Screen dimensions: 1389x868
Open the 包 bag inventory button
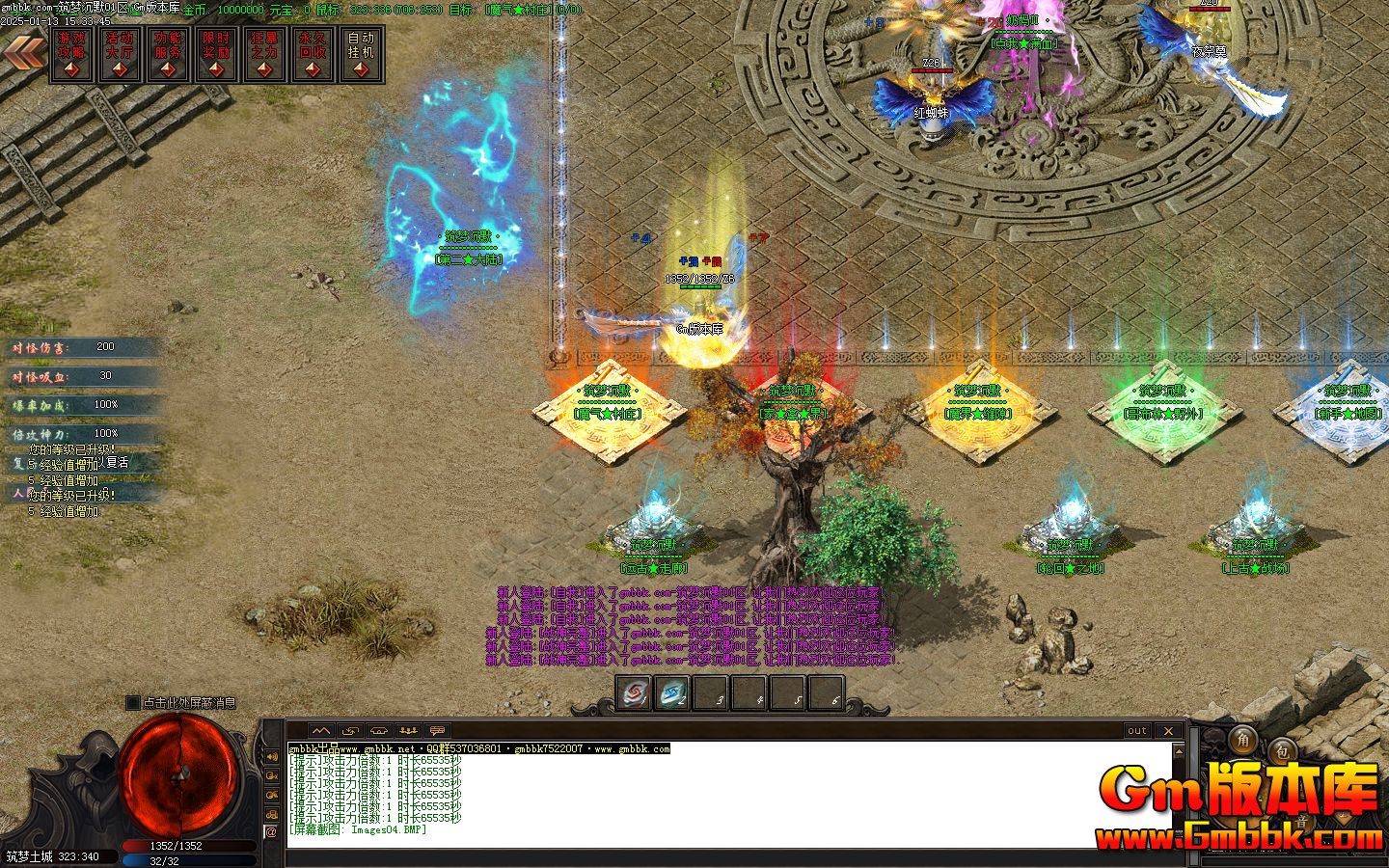pyautogui.click(x=1283, y=751)
